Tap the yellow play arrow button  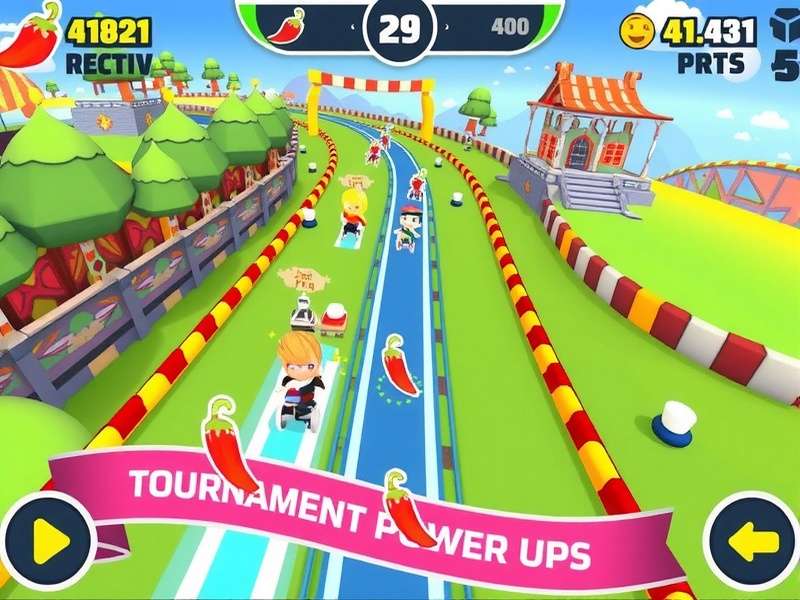click(46, 541)
